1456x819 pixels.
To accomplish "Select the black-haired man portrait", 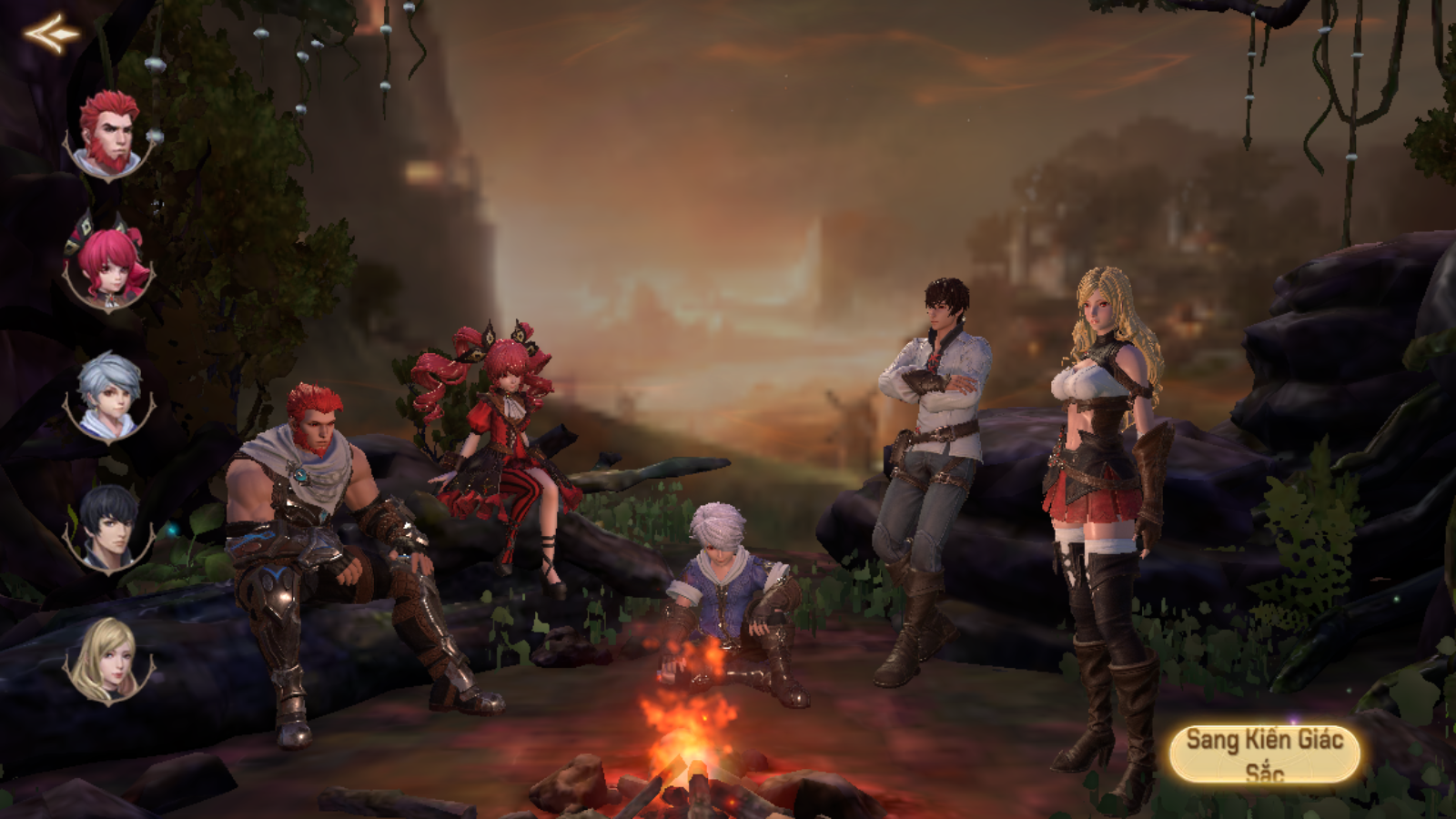I will (x=109, y=528).
